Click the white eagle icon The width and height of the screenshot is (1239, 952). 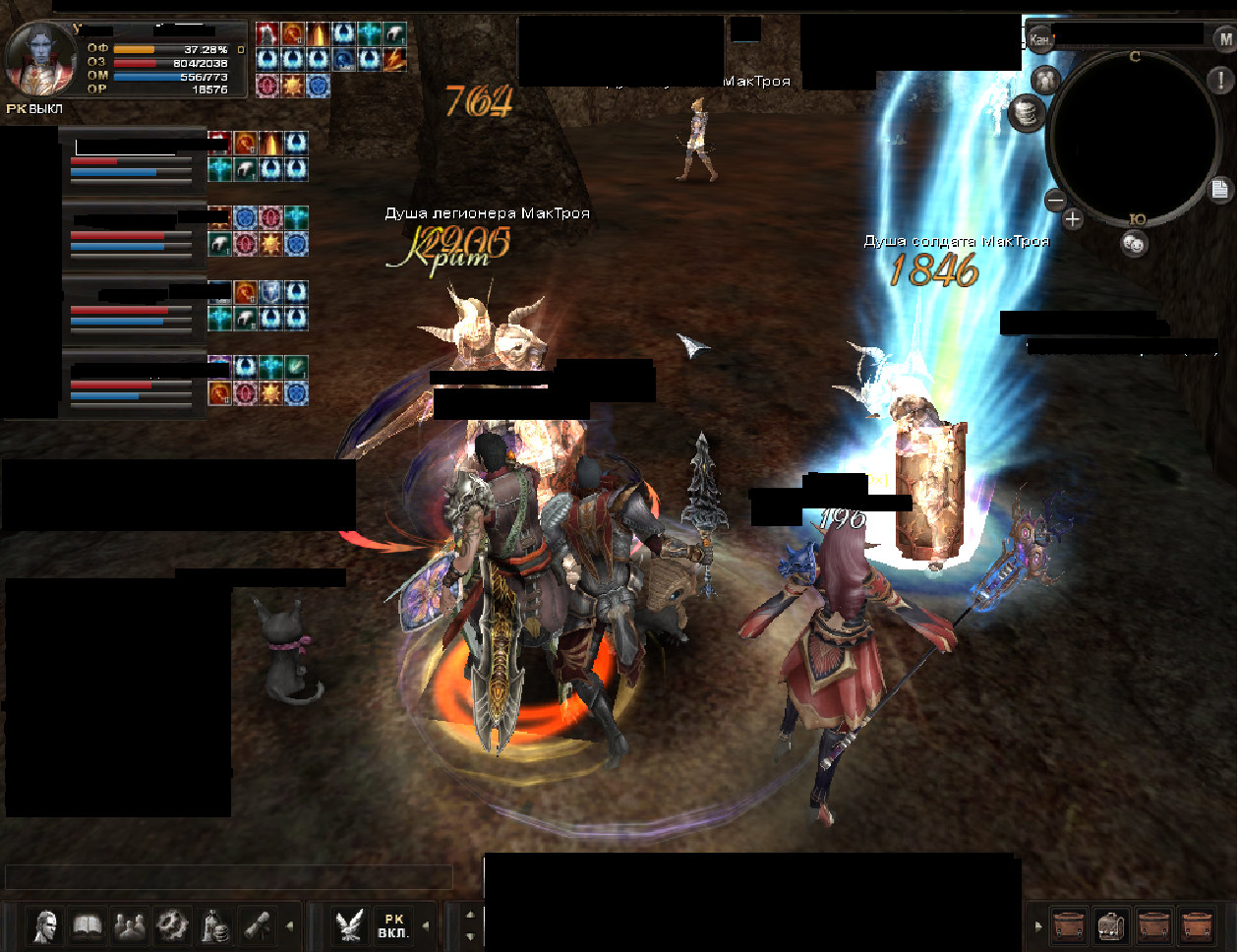point(349,925)
